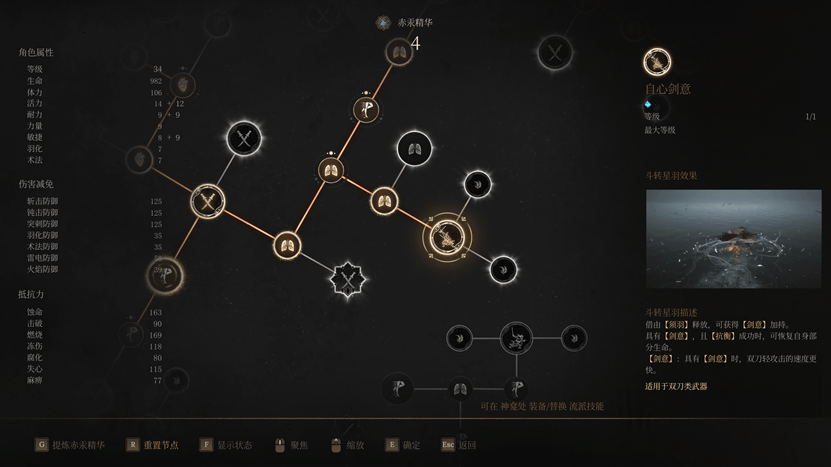Screen dimensions: 831x467
Task: Select the glowing 自心剑意 skill node
Action: [x=447, y=236]
